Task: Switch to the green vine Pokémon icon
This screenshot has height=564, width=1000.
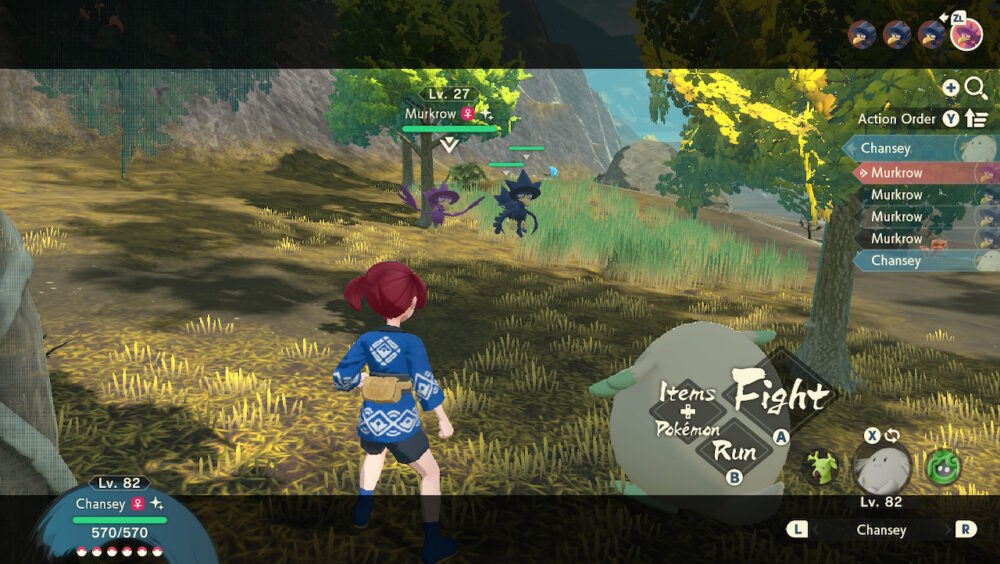Action: coord(943,467)
